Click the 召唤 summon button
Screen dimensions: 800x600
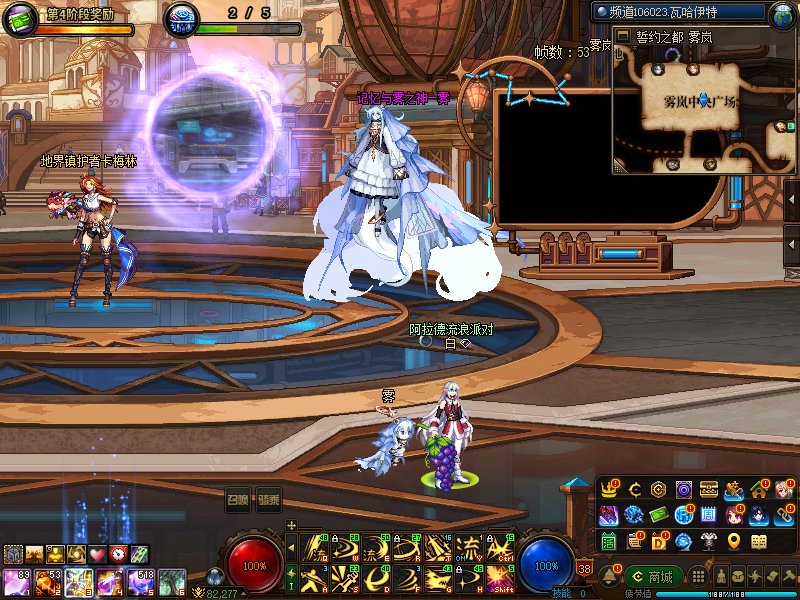(x=238, y=500)
